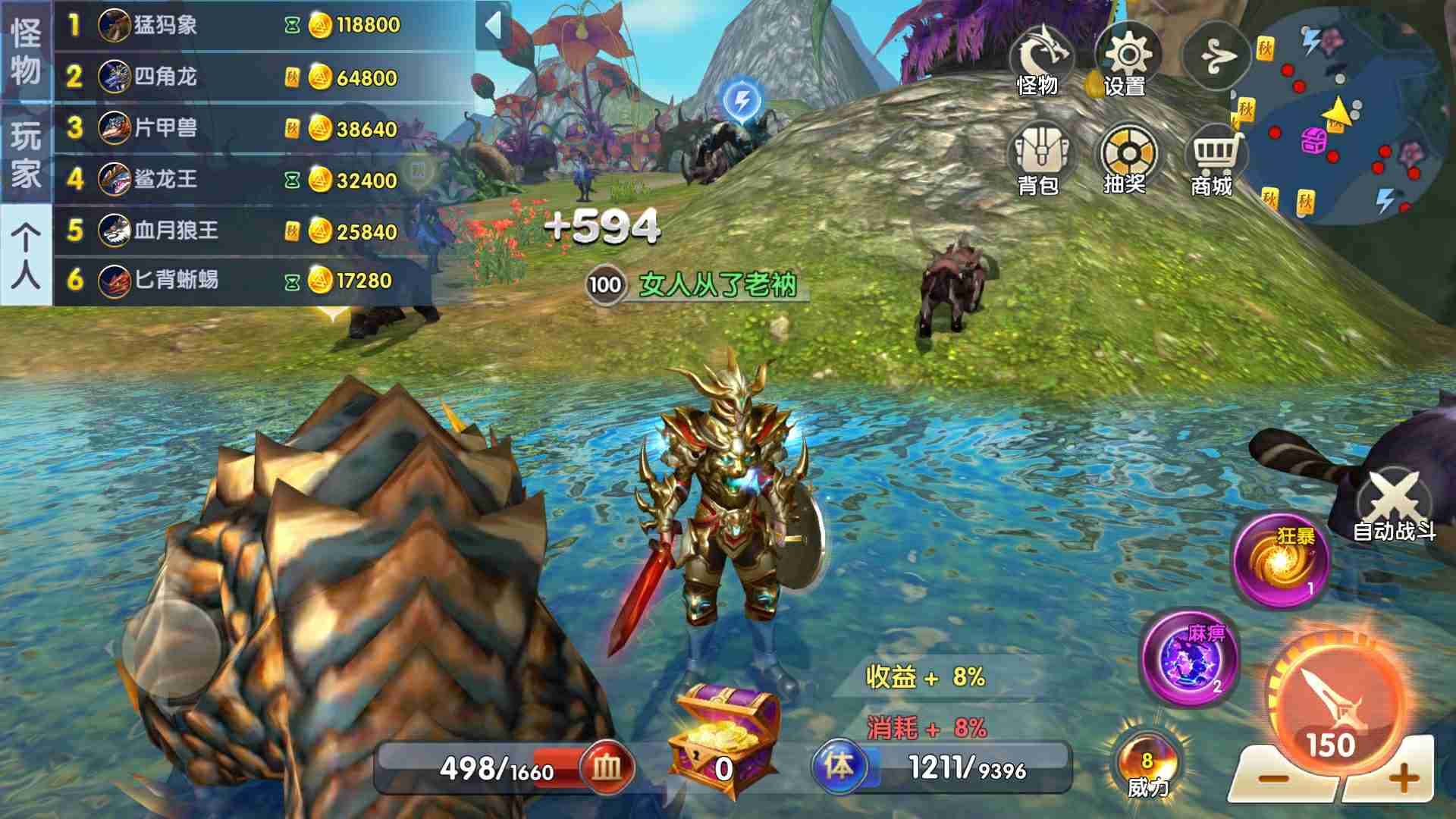
Task: Select the 个人 tab
Action: click(x=26, y=256)
